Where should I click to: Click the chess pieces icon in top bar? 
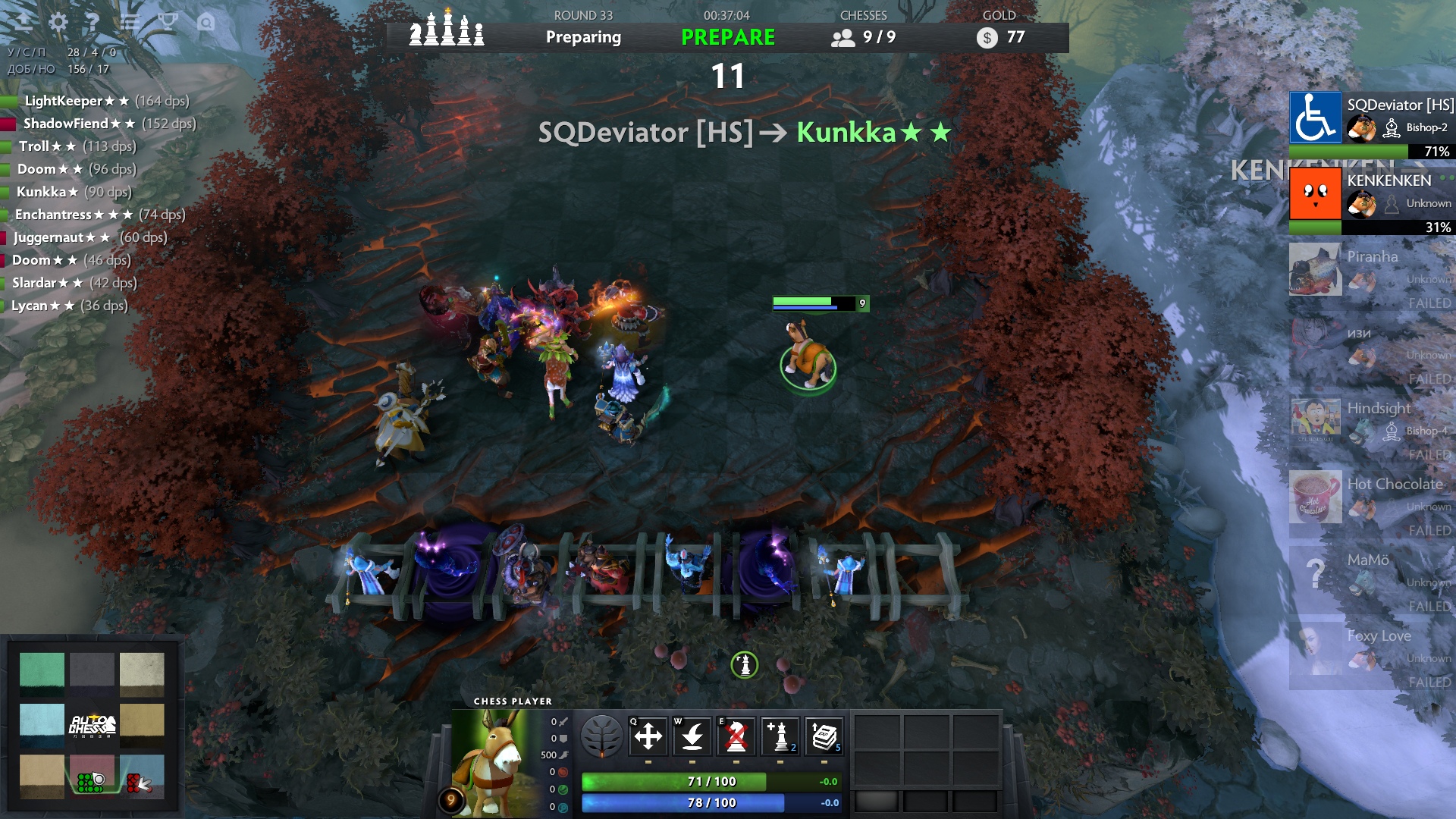click(447, 30)
